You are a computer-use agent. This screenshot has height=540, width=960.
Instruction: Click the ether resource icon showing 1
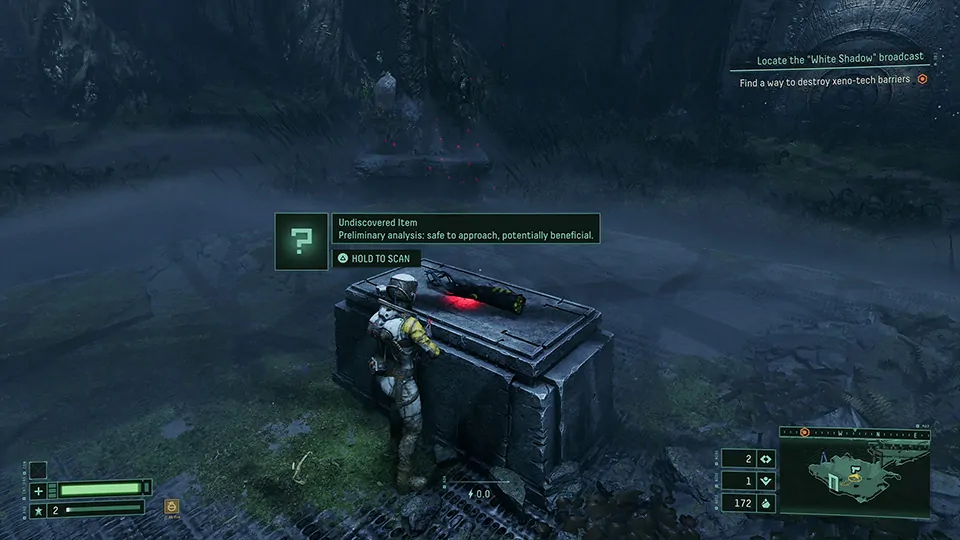[x=766, y=481]
